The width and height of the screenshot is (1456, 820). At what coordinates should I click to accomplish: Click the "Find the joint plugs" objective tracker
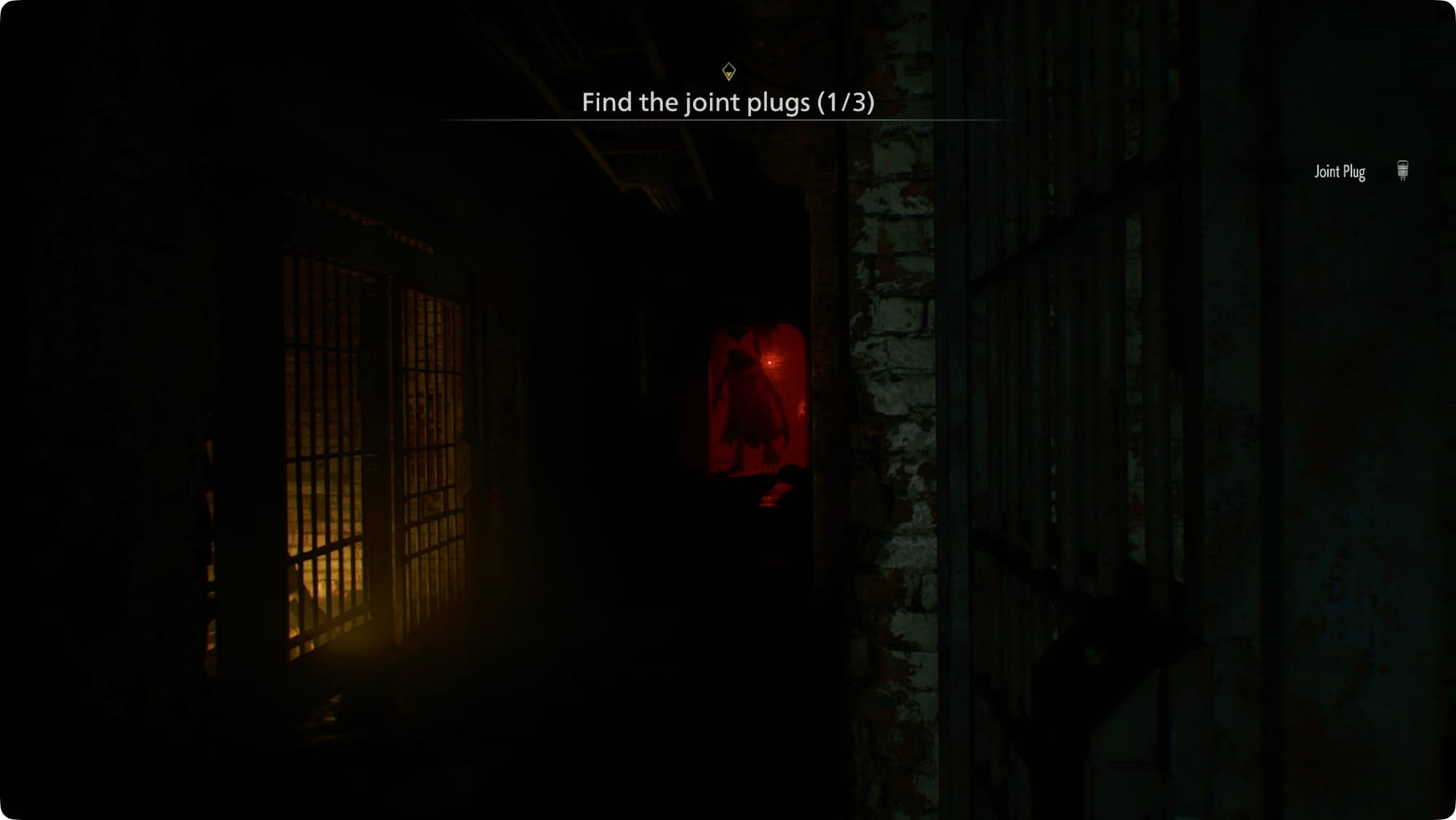(727, 103)
